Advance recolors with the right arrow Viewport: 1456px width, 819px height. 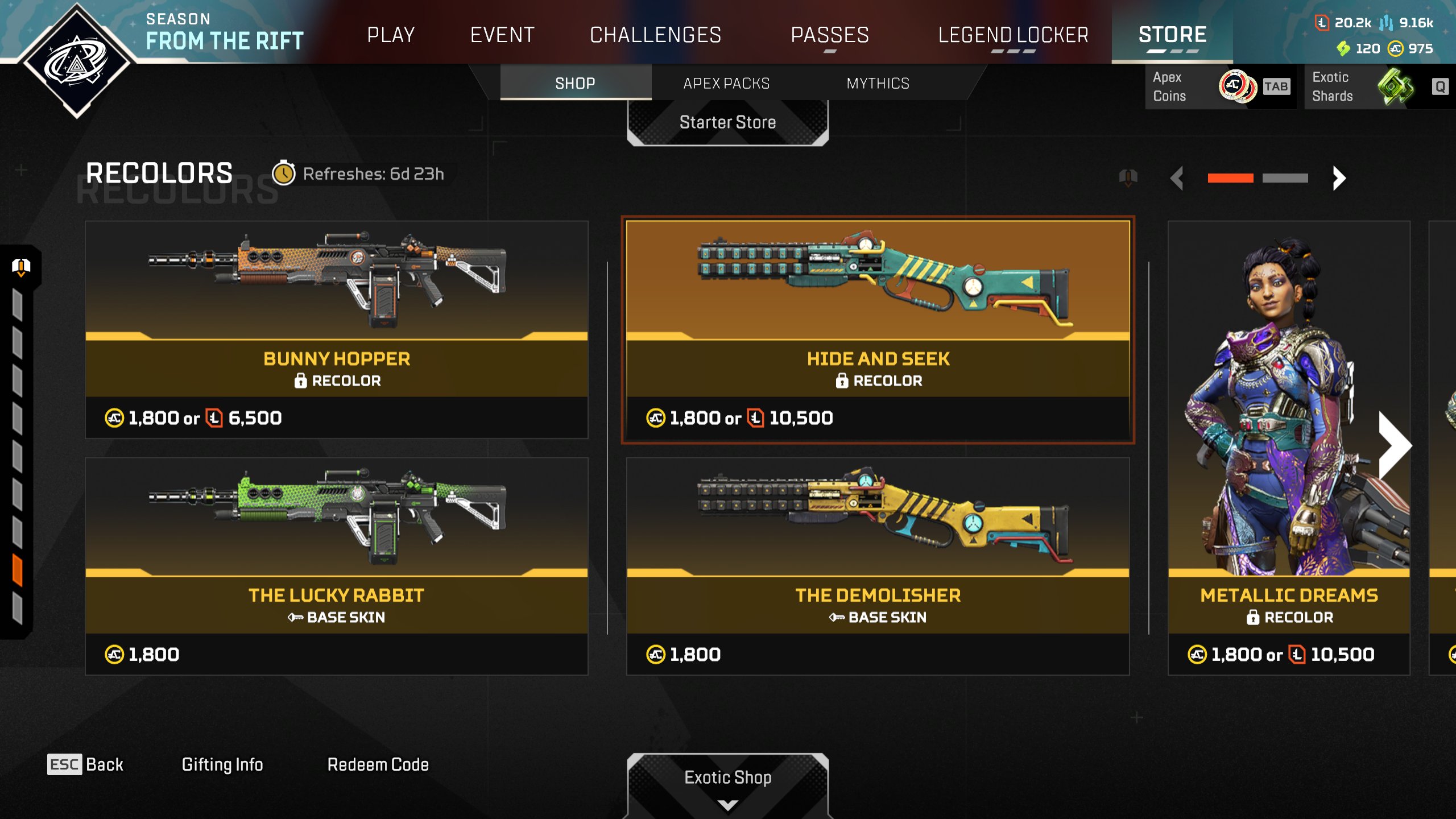pos(1339,178)
